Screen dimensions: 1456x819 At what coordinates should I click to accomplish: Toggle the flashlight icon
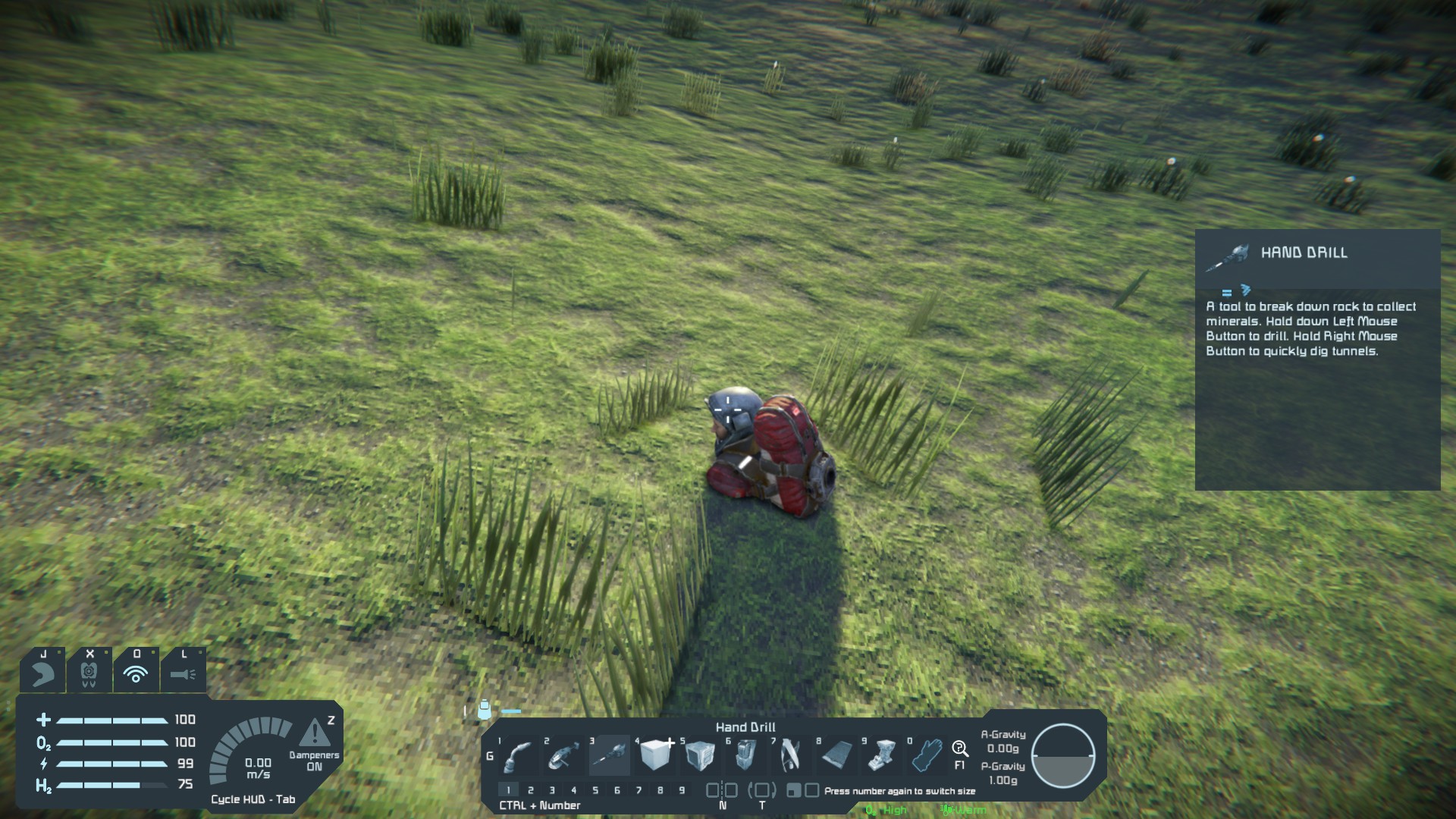[183, 673]
